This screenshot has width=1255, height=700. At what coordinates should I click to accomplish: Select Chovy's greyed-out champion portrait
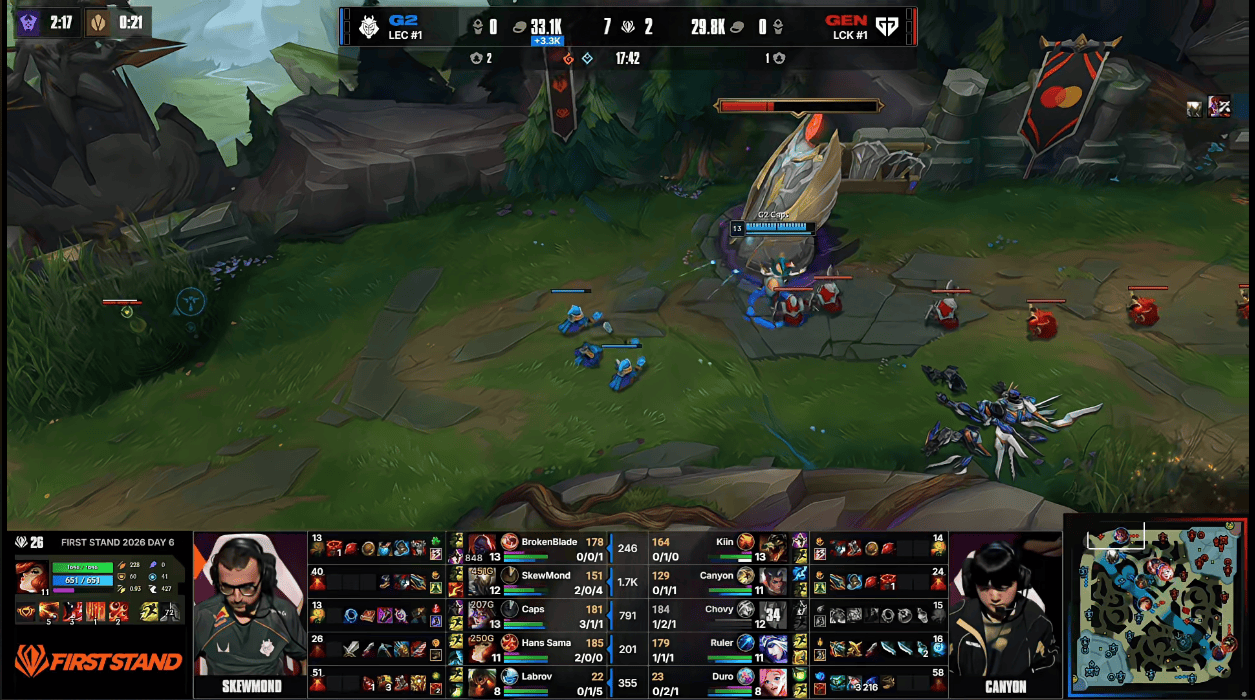coord(773,614)
